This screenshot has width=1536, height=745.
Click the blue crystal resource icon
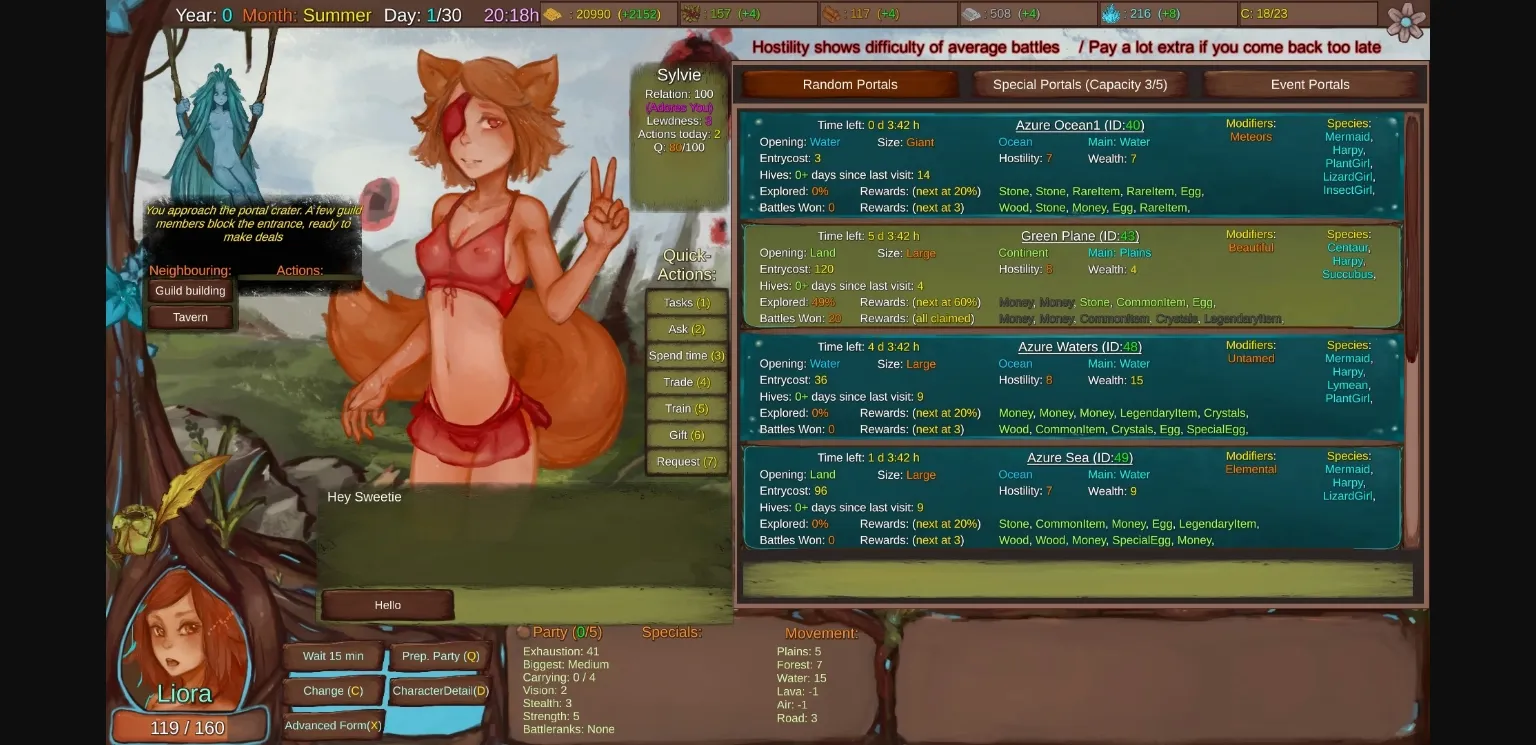1113,14
